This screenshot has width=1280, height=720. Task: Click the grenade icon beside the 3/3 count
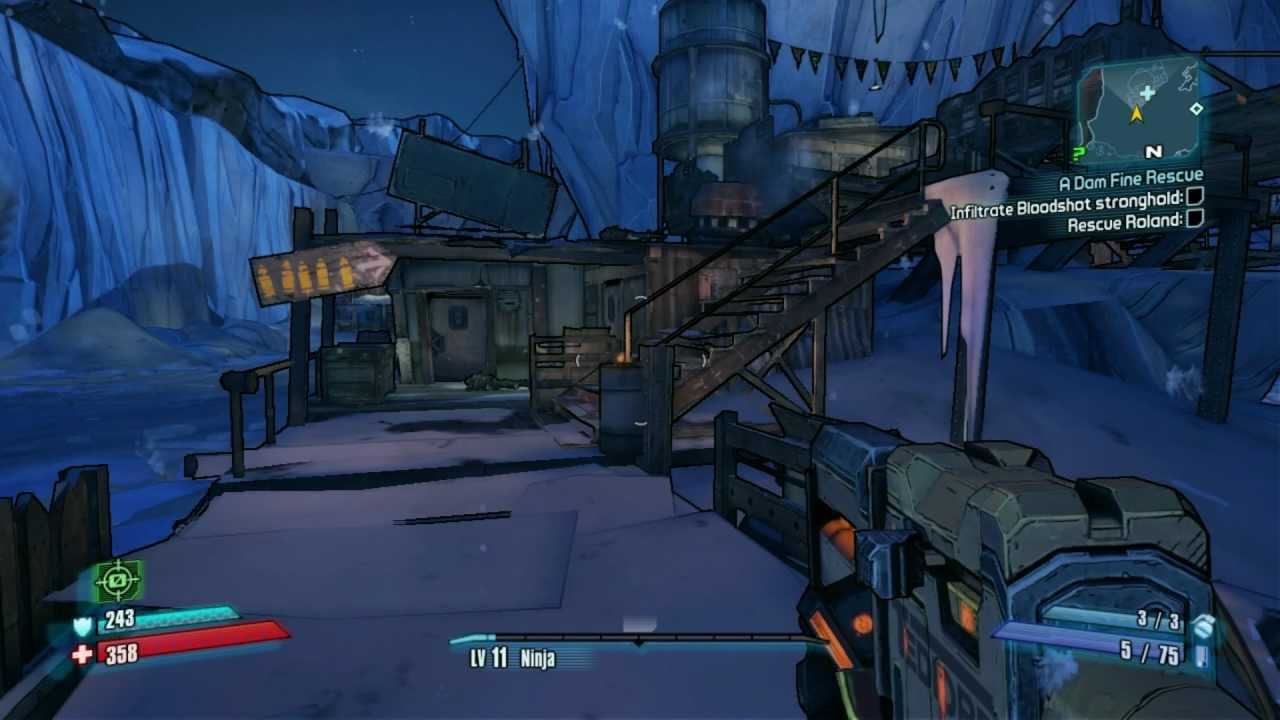1204,626
